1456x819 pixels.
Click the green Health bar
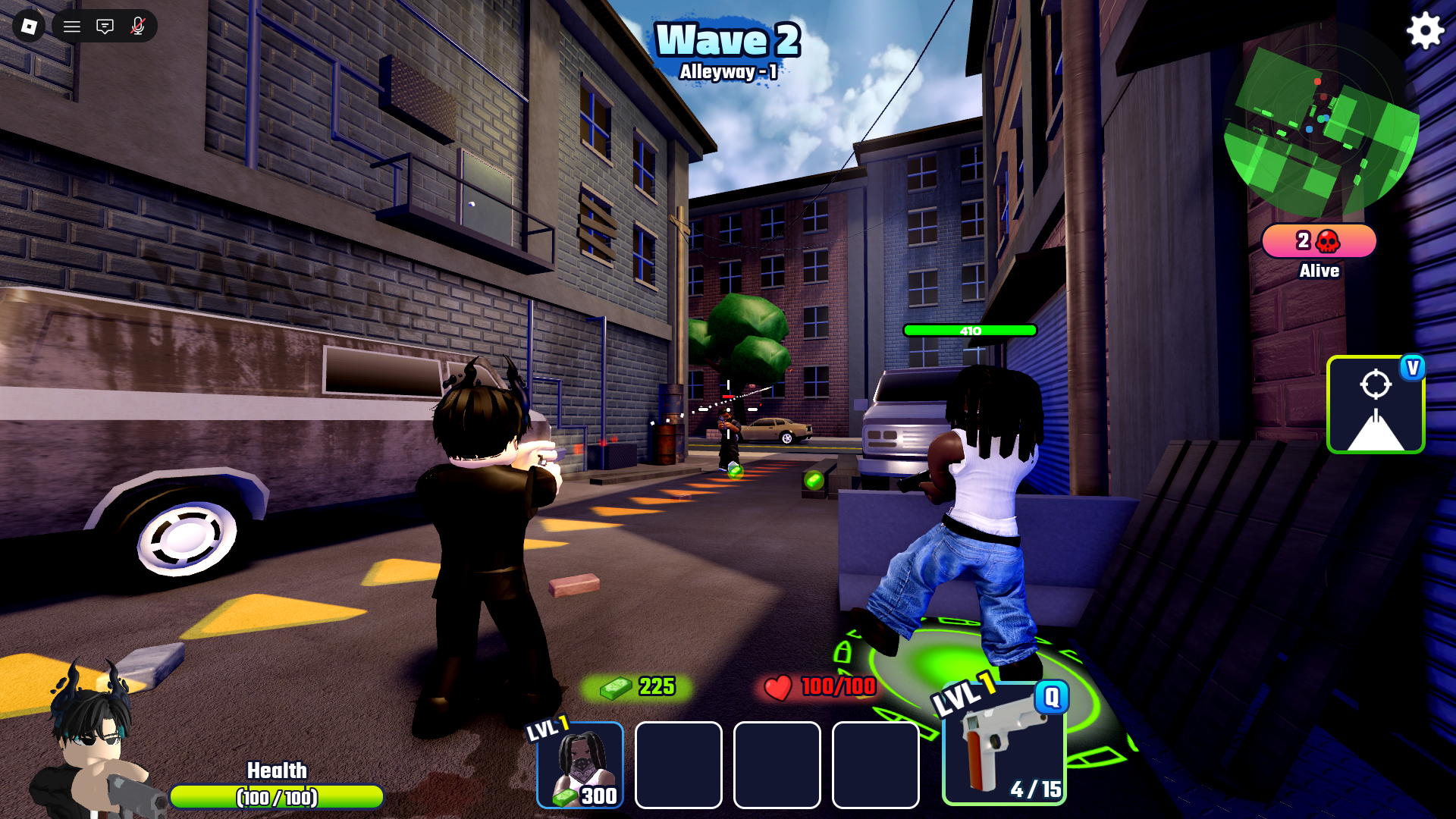[277, 798]
